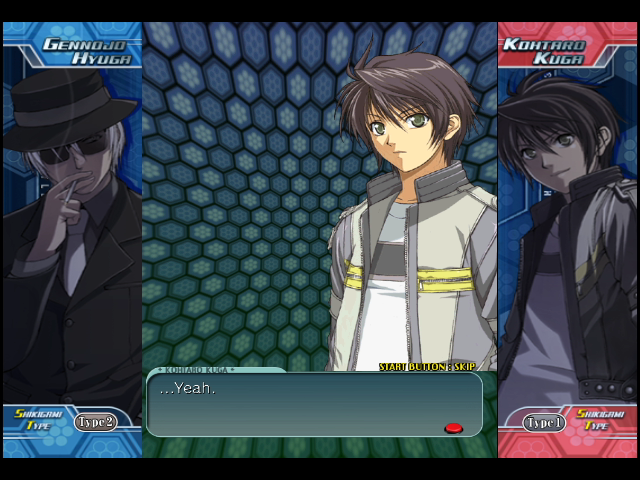640x480 pixels.
Task: Click the "...Yeah." dialogue text box
Action: [x=314, y=404]
